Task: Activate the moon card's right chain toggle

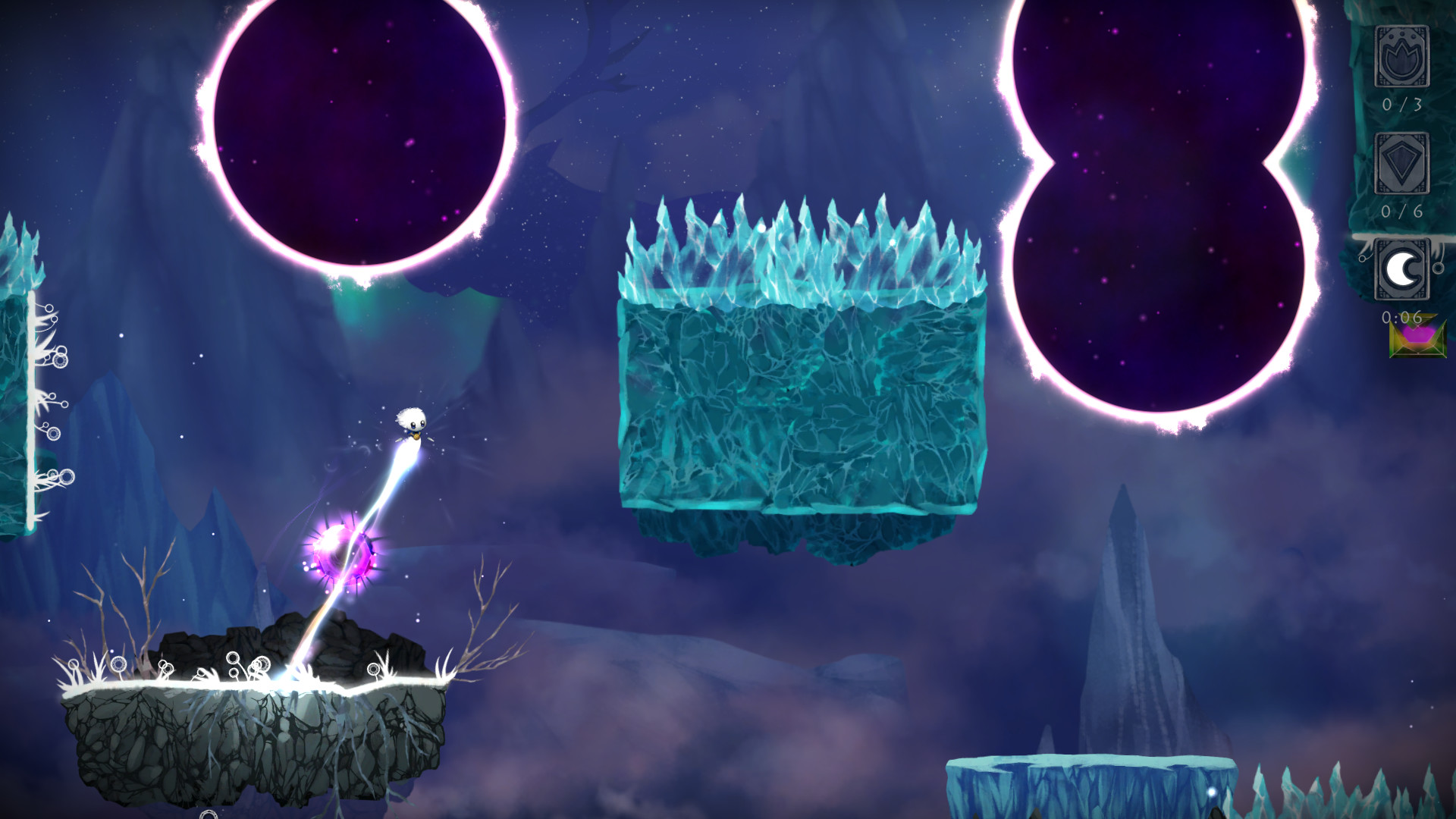Action: pyautogui.click(x=1438, y=268)
